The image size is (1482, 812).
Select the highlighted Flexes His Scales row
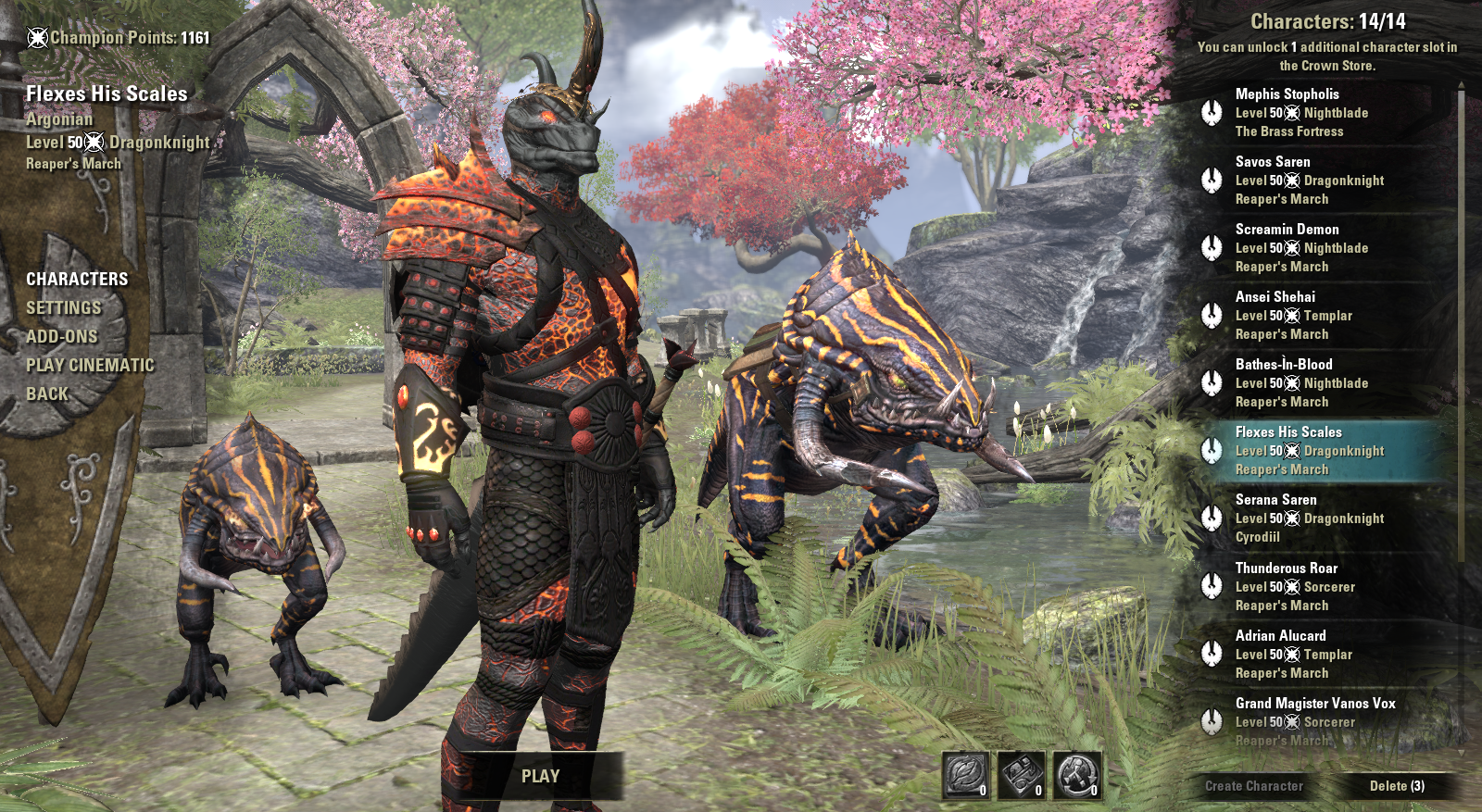tap(1325, 450)
